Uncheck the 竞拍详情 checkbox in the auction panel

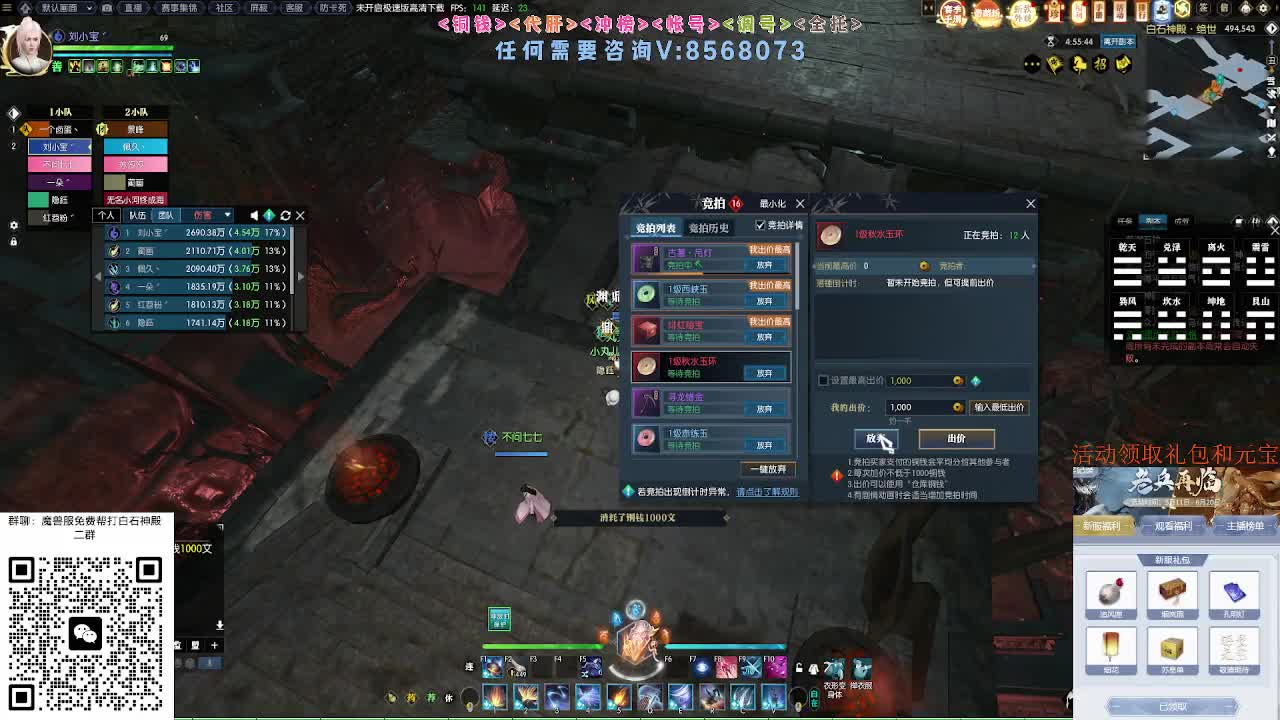point(761,226)
